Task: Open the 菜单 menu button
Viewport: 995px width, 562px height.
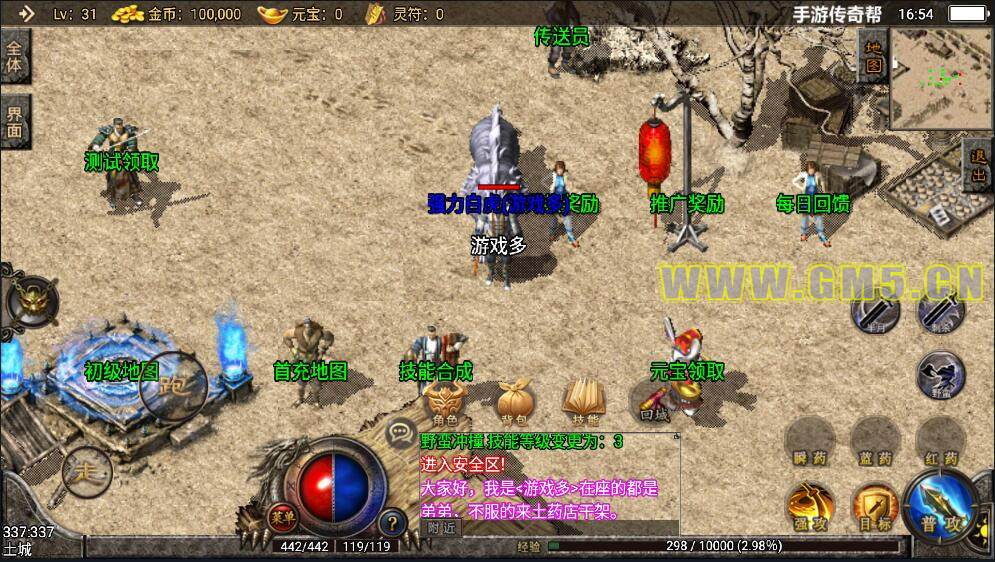Action: 283,517
